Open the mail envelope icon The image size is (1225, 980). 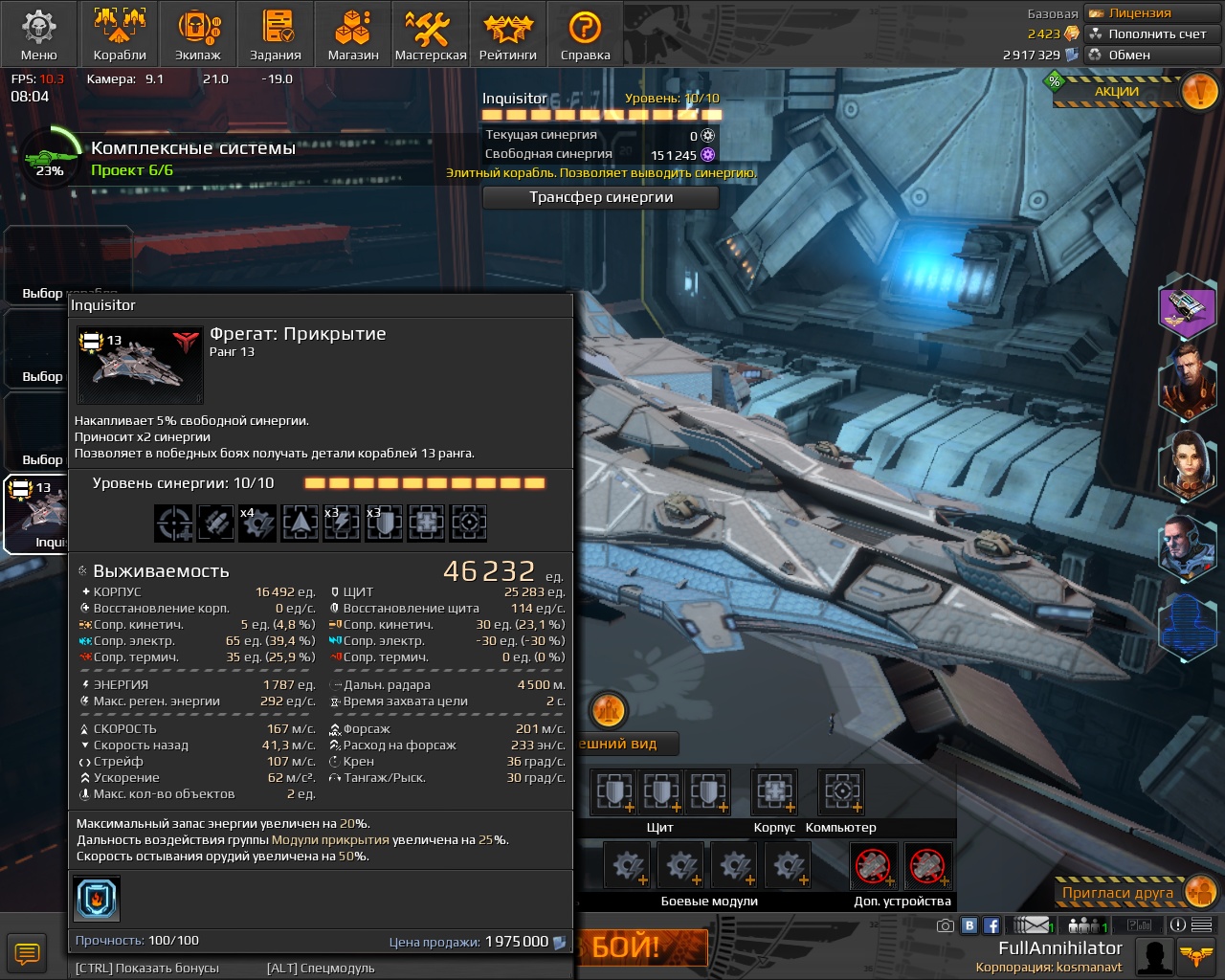pos(1032,925)
